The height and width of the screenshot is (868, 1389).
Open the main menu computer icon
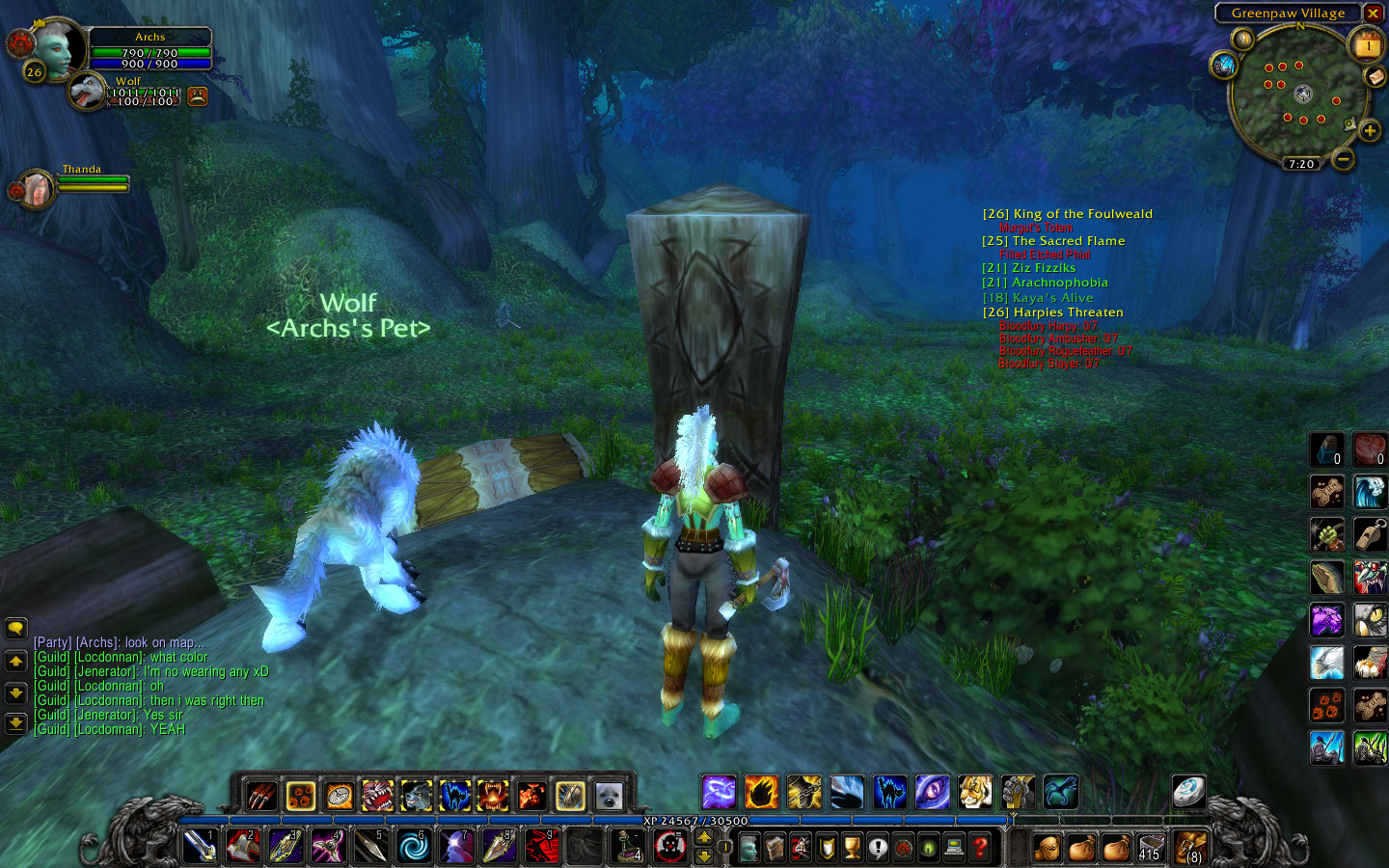tap(954, 849)
